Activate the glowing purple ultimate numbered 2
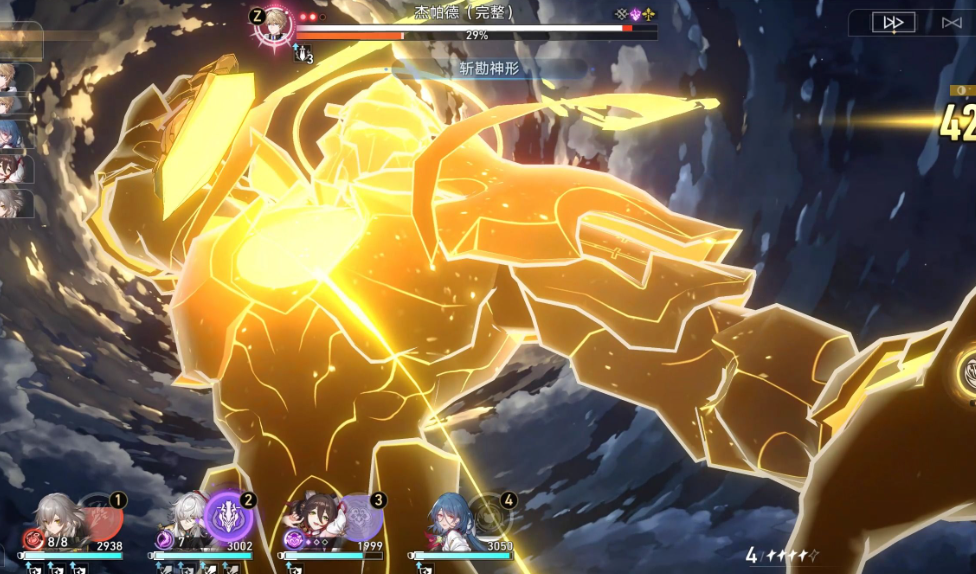The width and height of the screenshot is (976, 574). tap(227, 517)
